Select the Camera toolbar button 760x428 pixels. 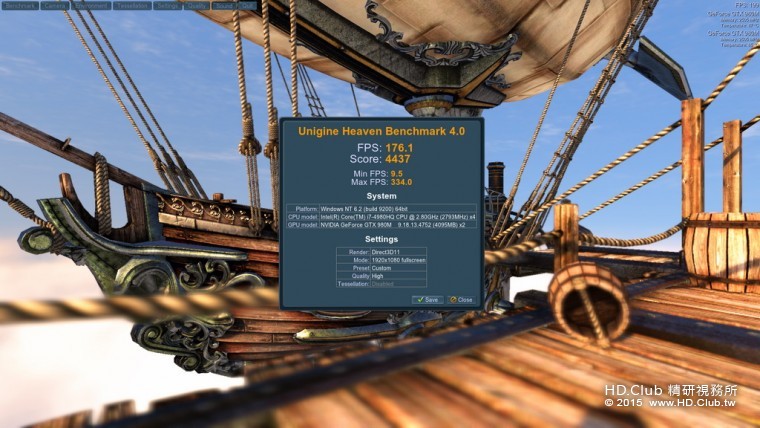point(55,5)
